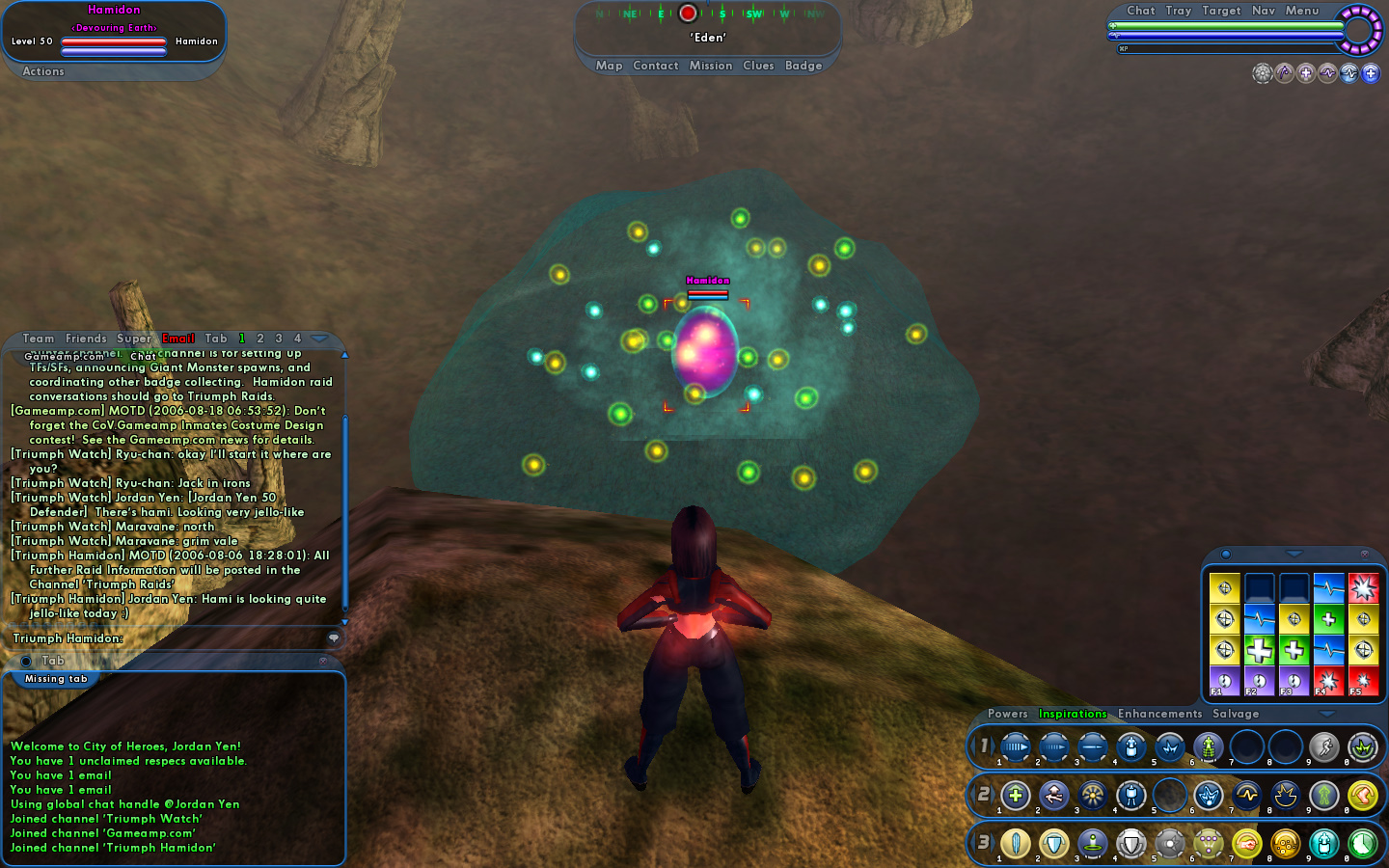The height and width of the screenshot is (868, 1389).
Task: Show the Inspirations tray
Action: [x=1073, y=714]
